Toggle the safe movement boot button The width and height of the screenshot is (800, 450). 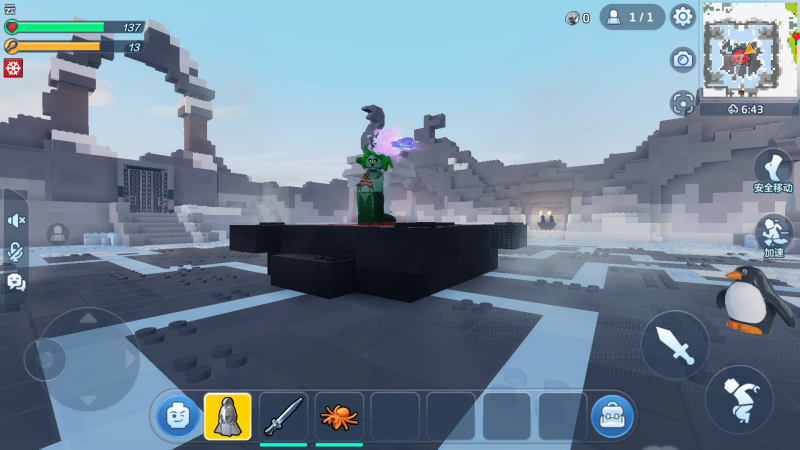coord(773,167)
